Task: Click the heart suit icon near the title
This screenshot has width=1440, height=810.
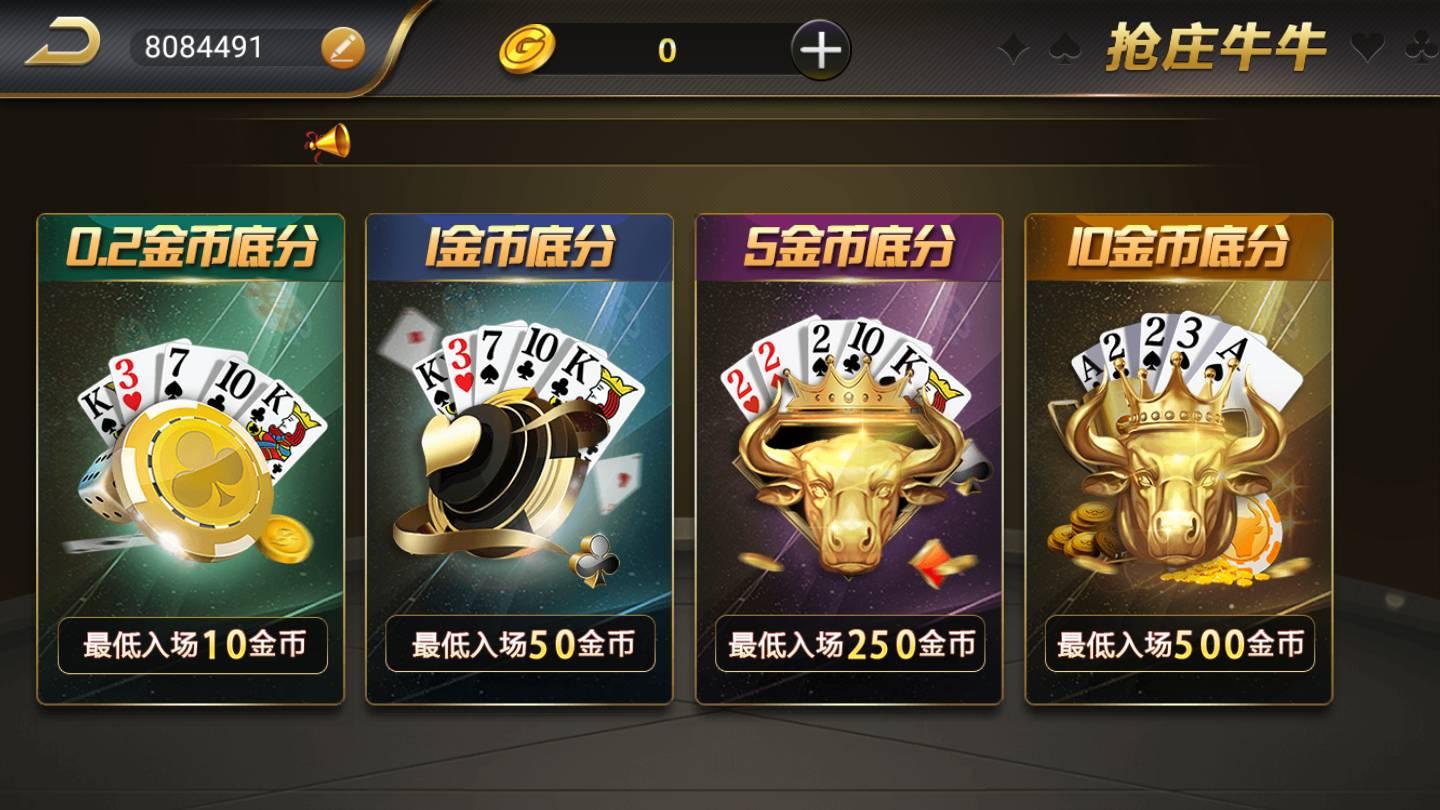Action: tap(1369, 46)
